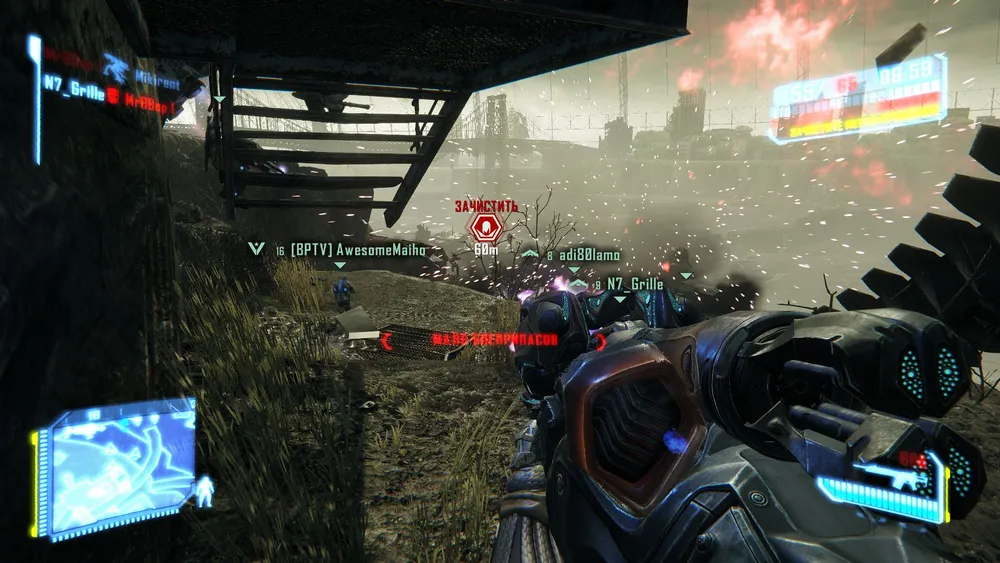Click the N7_Grille teammate name tag
The width and height of the screenshot is (1000, 563).
(635, 285)
